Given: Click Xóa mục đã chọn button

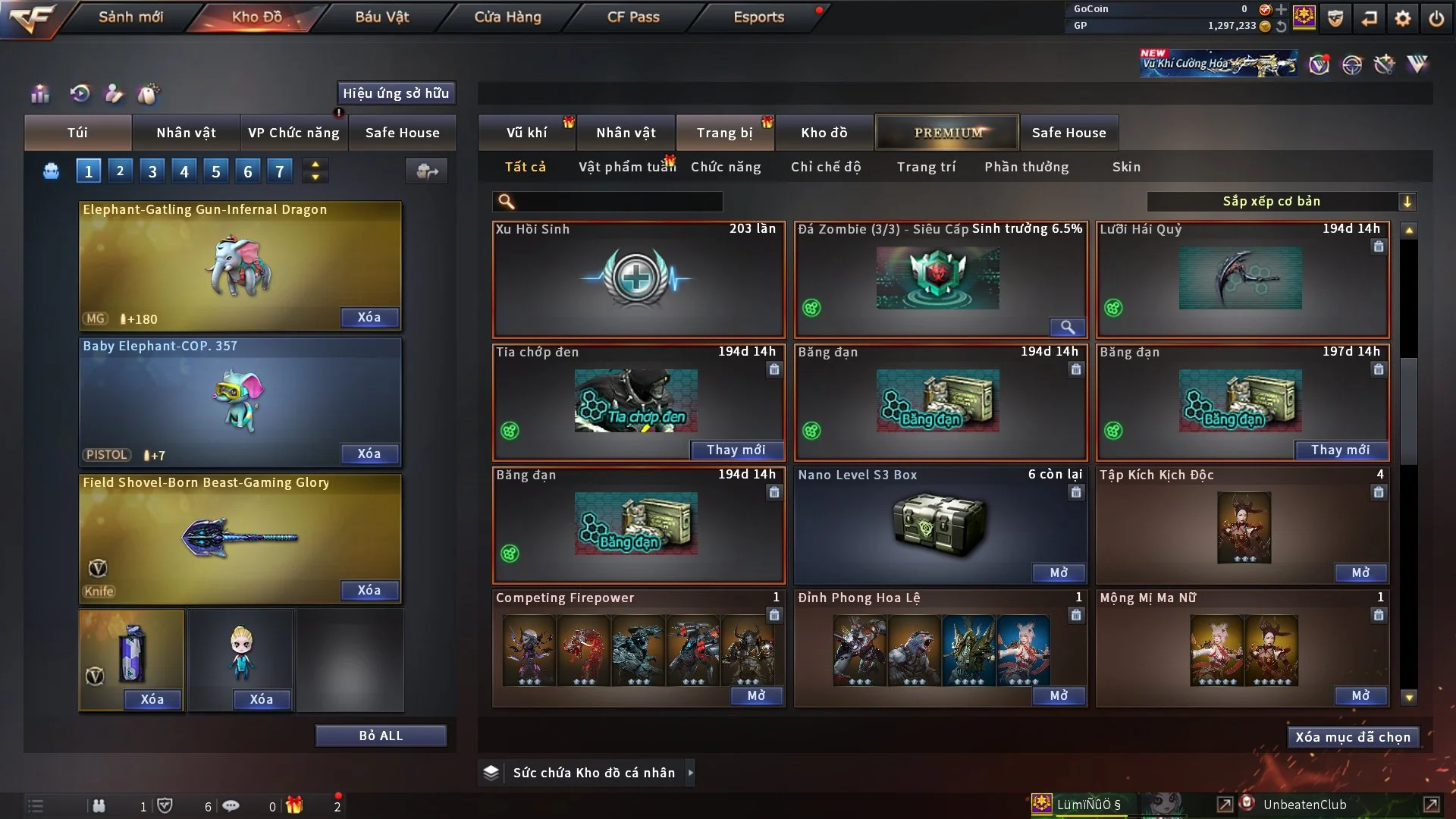Looking at the screenshot, I should point(1353,737).
